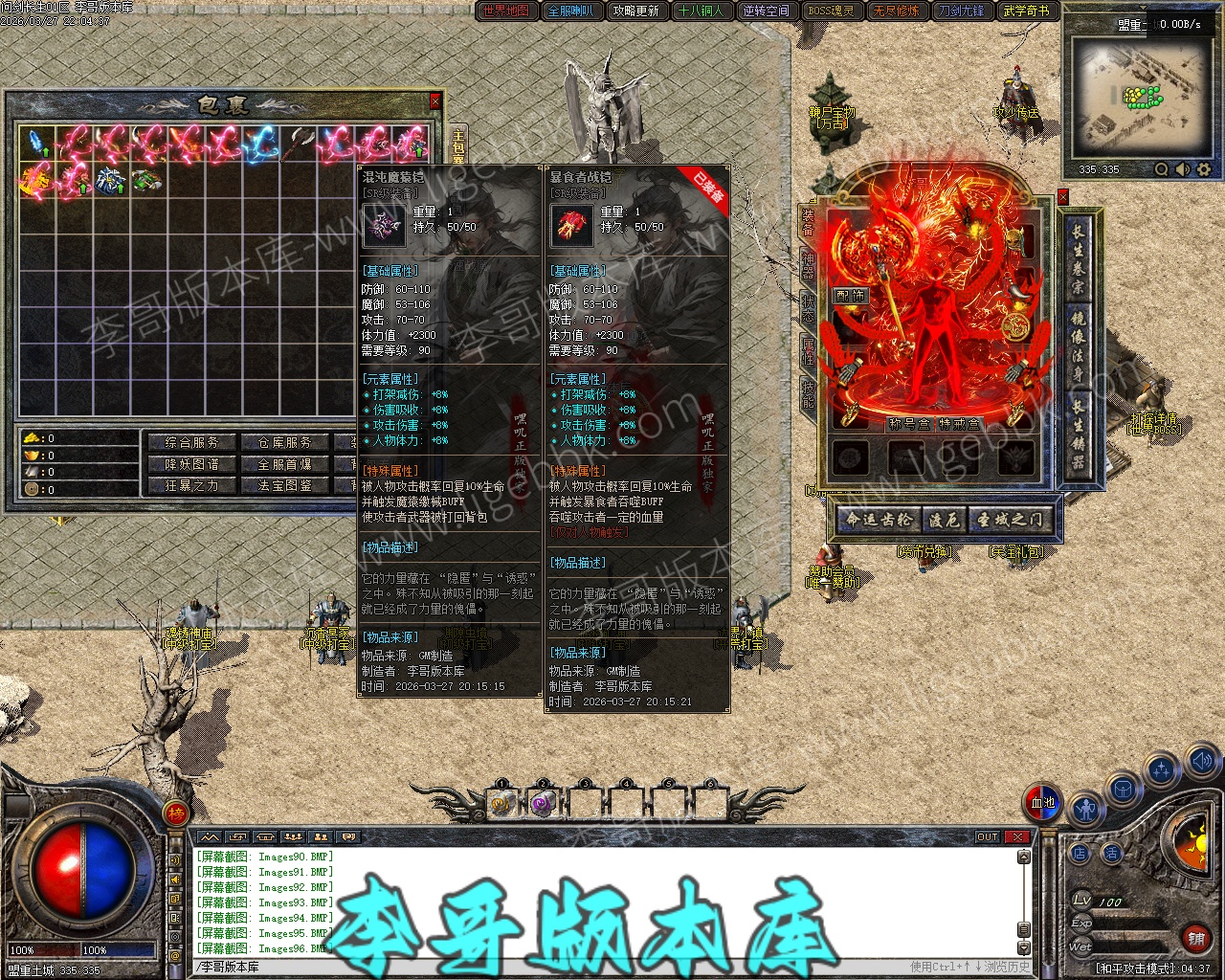
Task: Close the 包裹 inventory window
Action: pos(435,100)
